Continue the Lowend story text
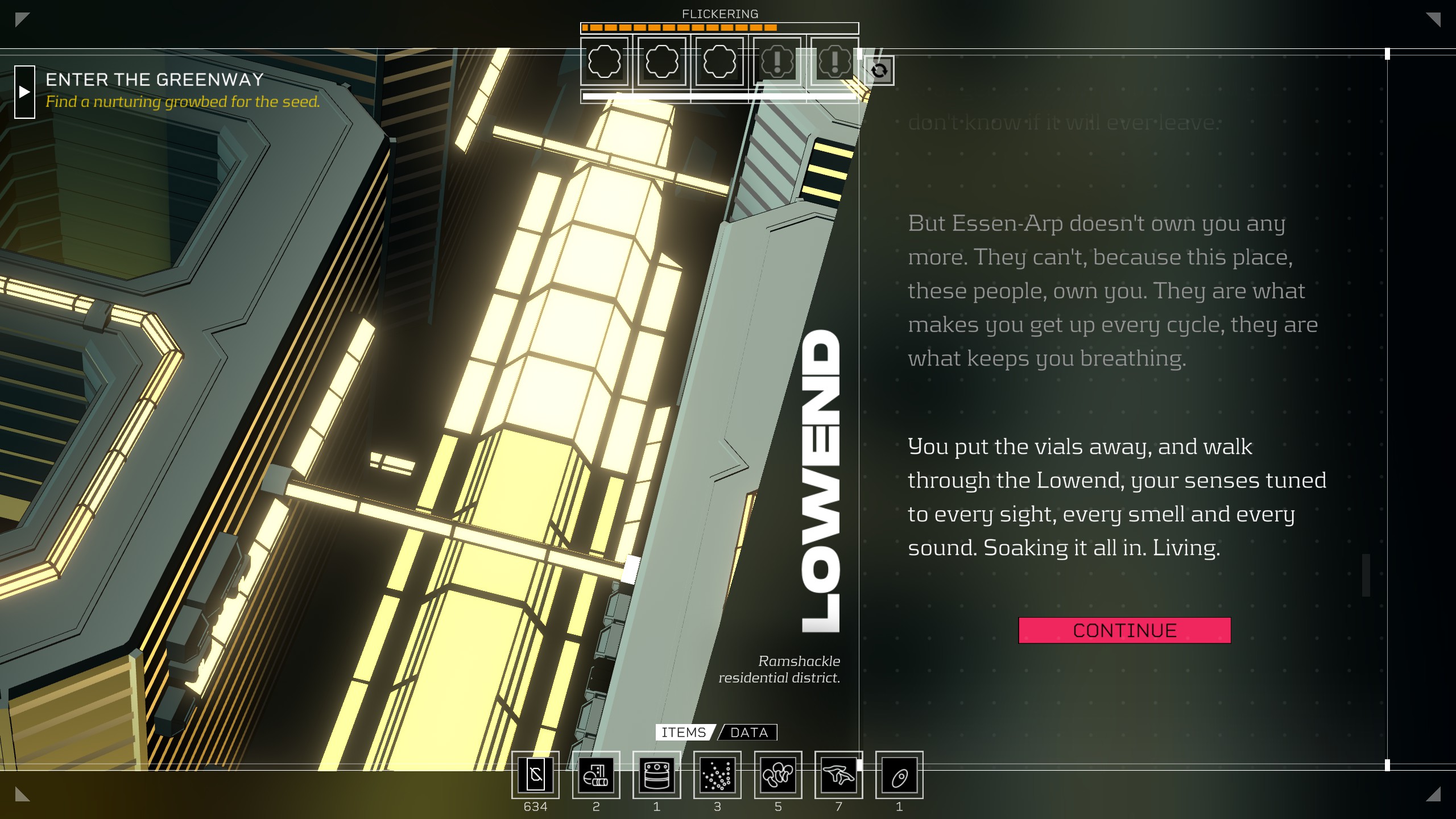The height and width of the screenshot is (819, 1456). point(1124,630)
